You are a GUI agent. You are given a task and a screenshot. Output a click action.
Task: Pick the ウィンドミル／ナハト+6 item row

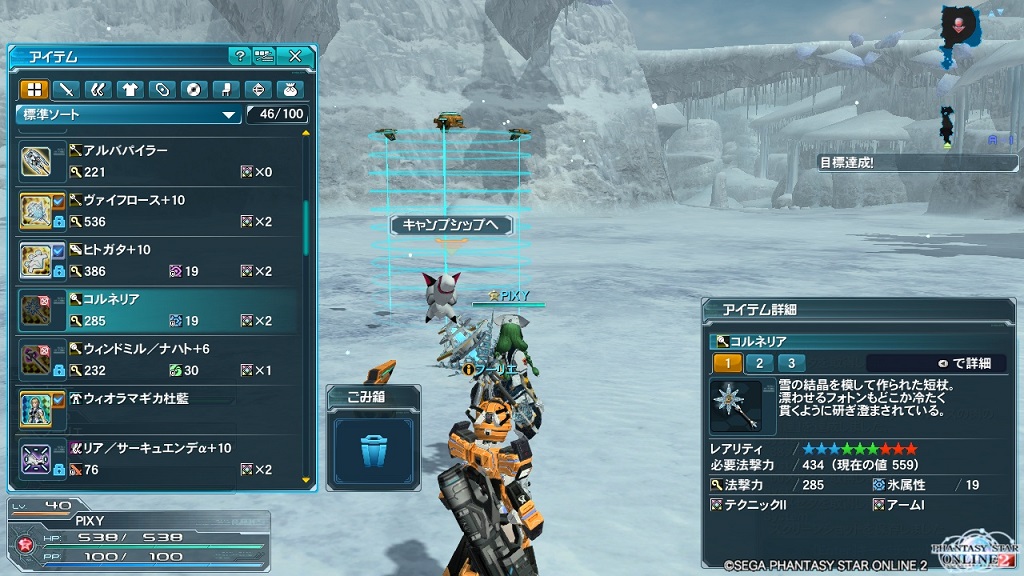click(160, 359)
